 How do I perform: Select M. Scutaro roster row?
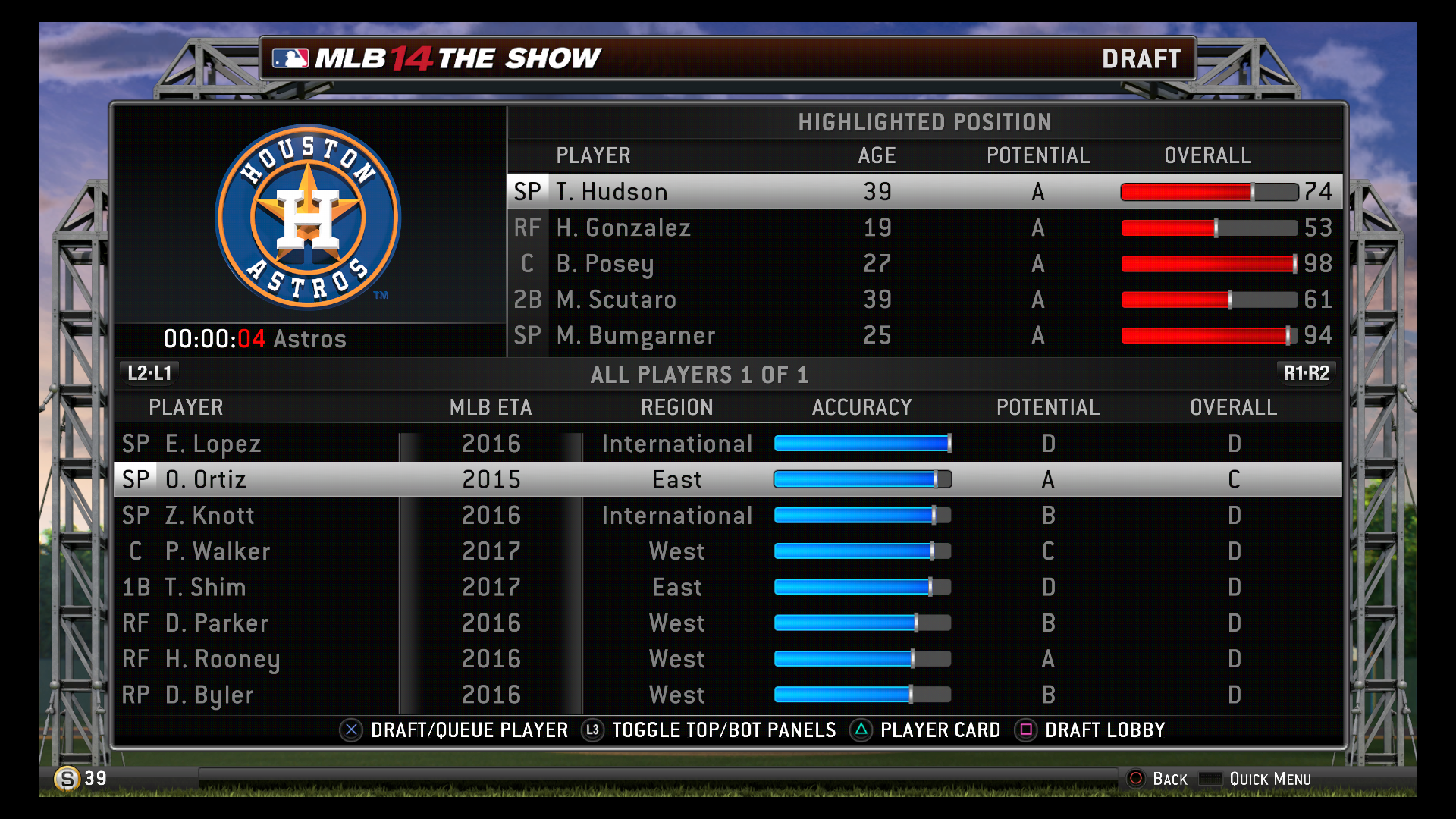(616, 300)
